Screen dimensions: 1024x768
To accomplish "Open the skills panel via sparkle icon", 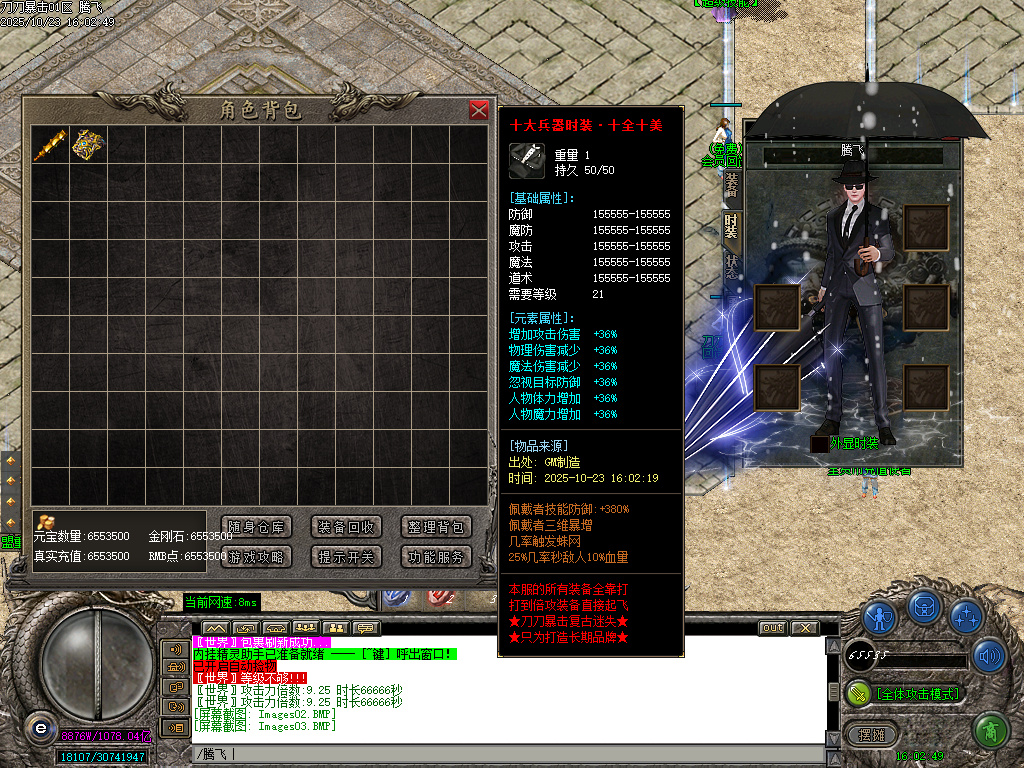I will pos(965,616).
